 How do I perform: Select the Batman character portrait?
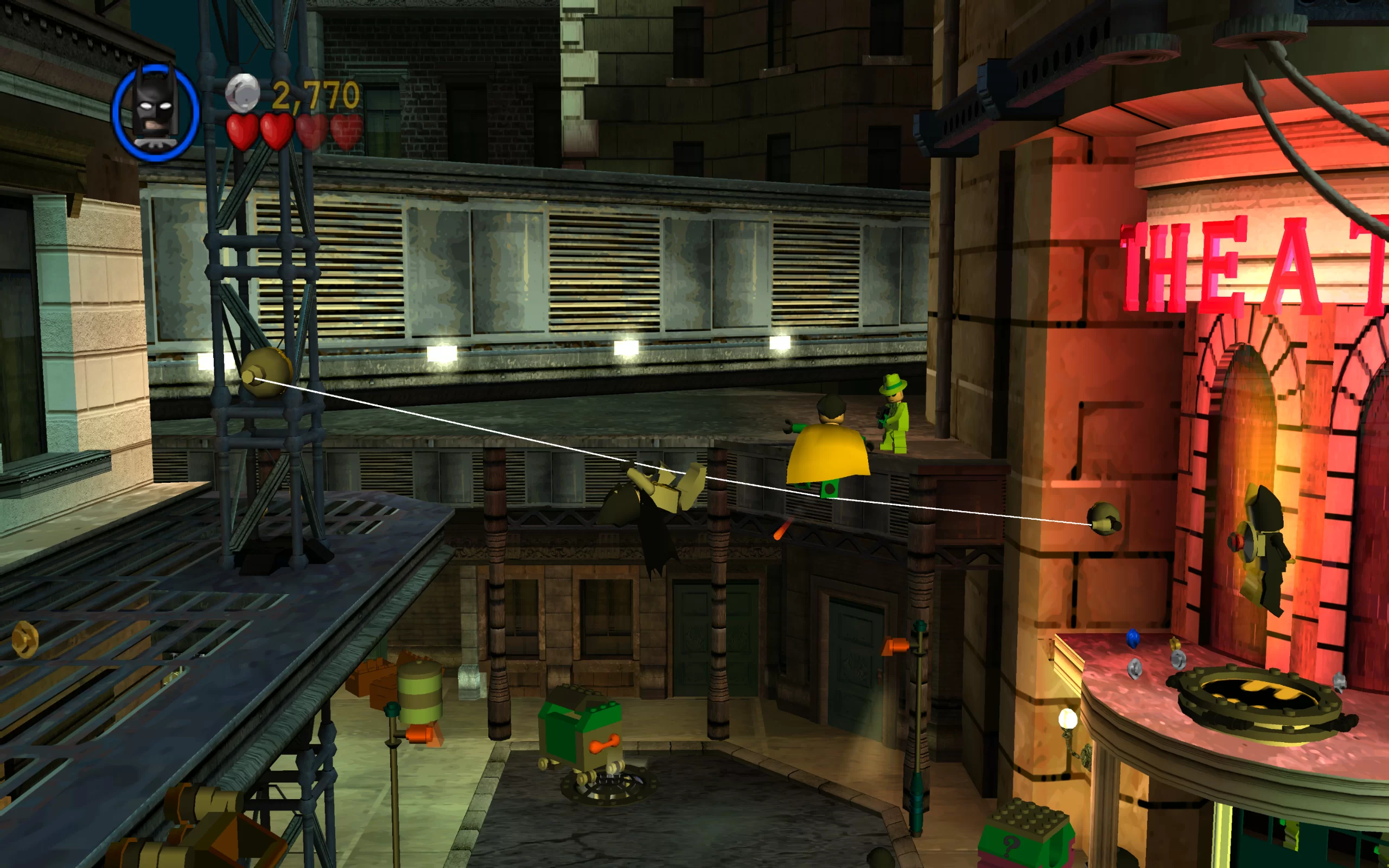(156, 112)
